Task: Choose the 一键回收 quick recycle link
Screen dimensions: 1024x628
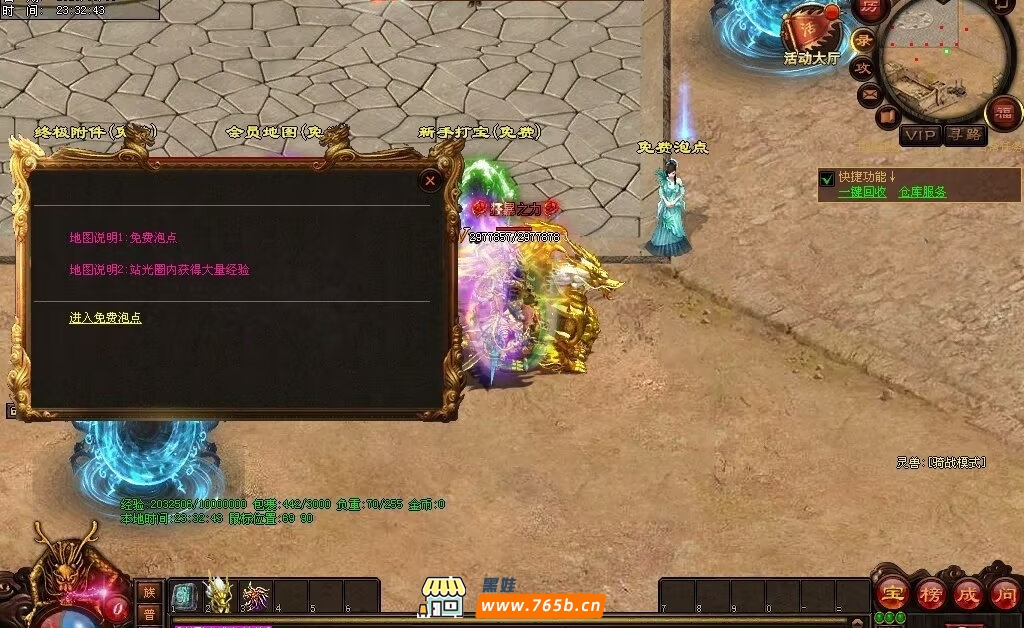Action: point(862,192)
